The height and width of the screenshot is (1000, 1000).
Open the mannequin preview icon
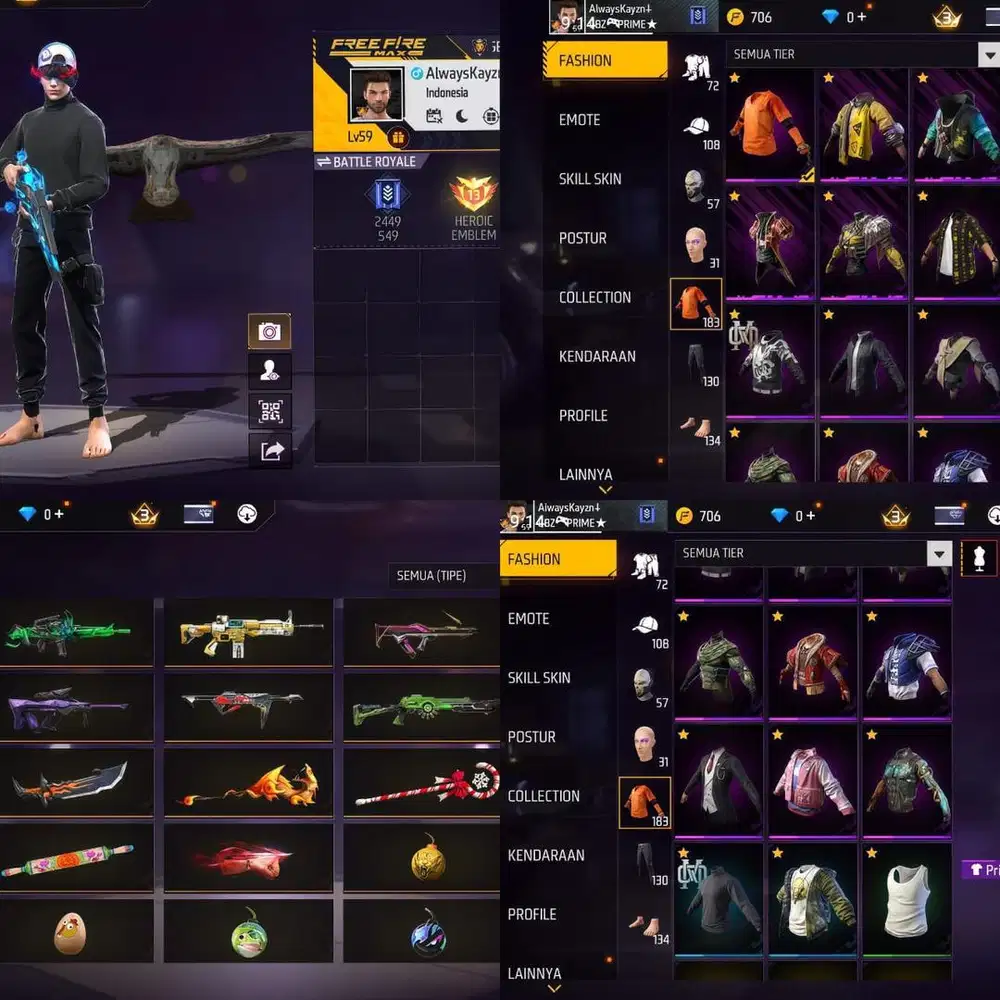[977, 558]
